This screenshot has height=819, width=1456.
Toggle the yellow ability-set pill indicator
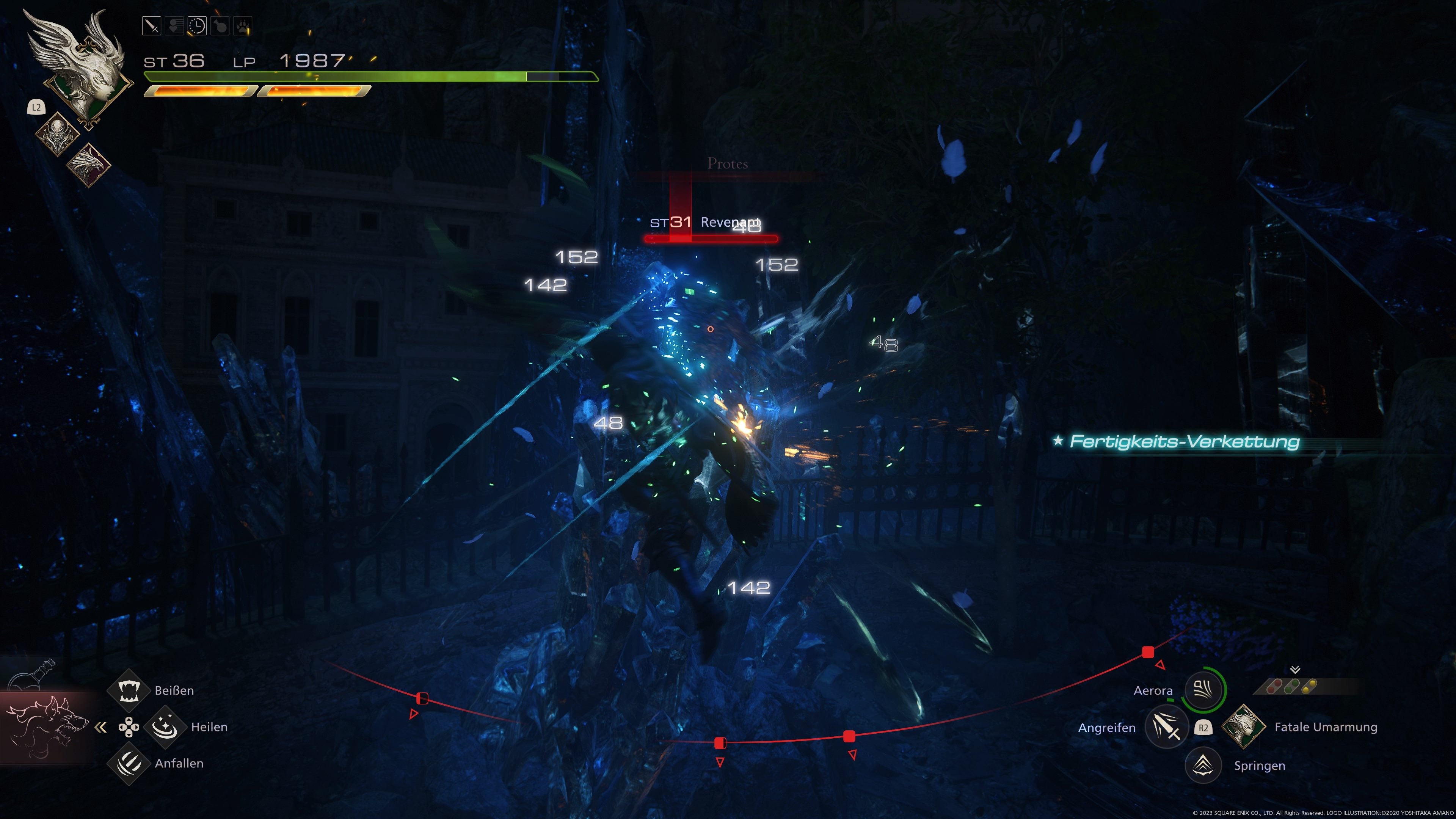pyautogui.click(x=1310, y=687)
